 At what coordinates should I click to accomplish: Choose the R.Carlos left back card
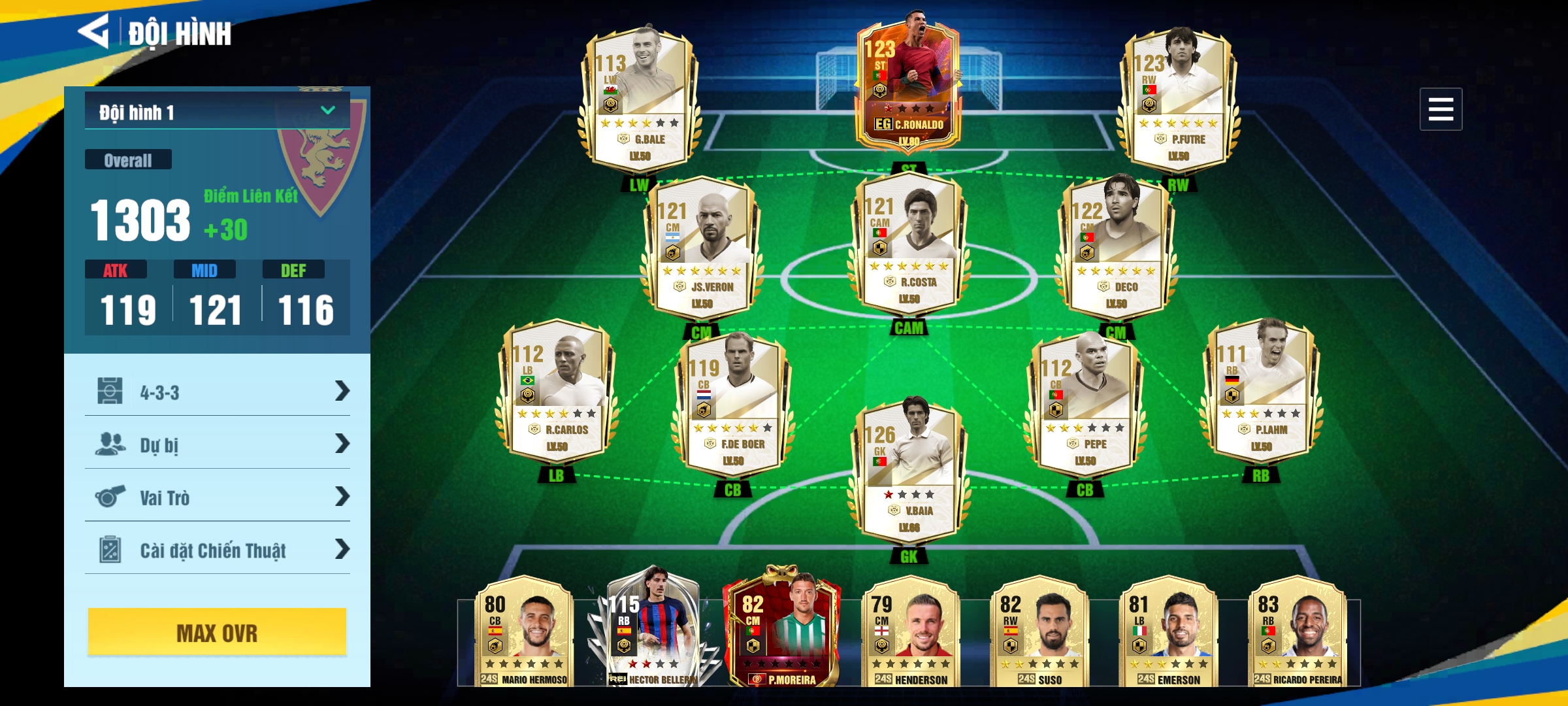[557, 392]
